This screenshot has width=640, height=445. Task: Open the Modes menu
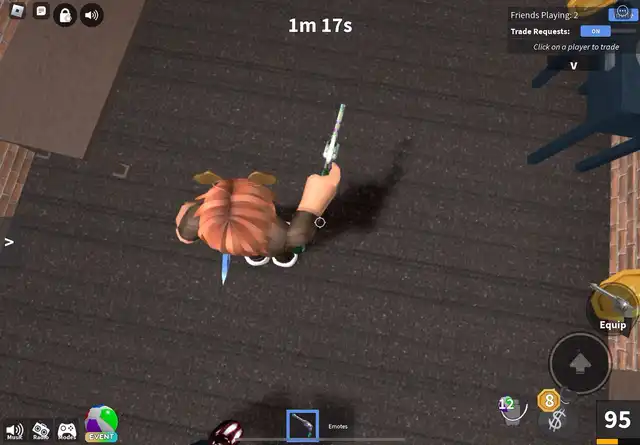point(67,430)
